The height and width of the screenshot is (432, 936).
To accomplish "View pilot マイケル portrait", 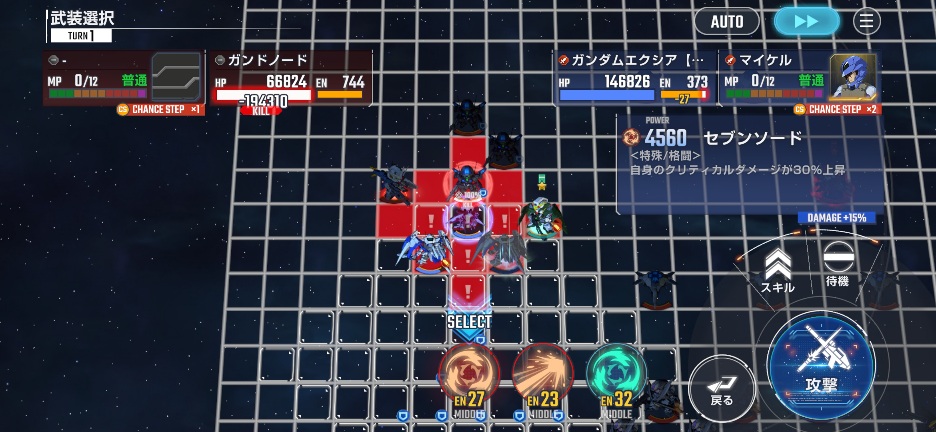I will tap(852, 77).
